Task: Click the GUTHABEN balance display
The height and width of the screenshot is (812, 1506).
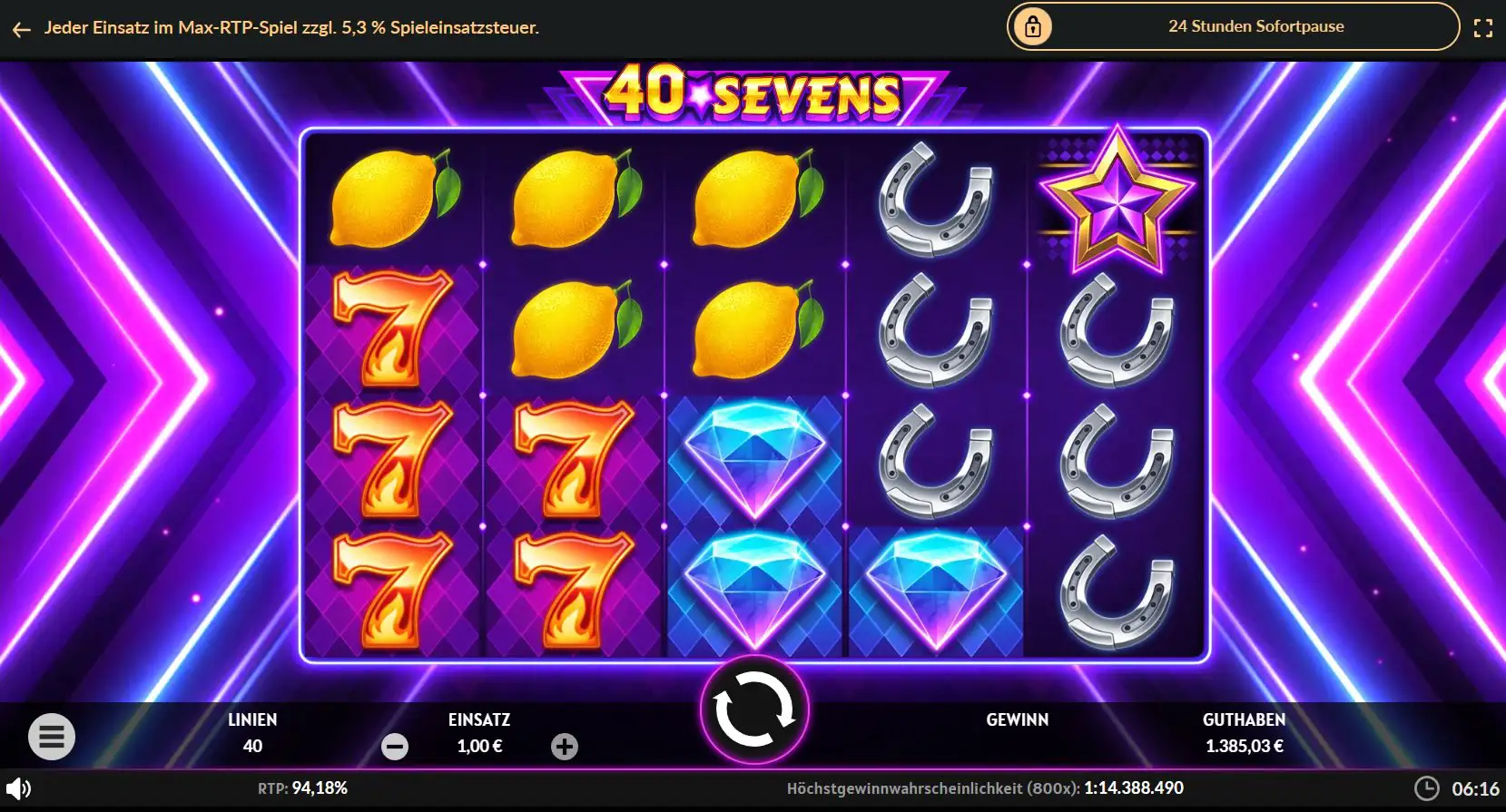Action: tap(1244, 733)
